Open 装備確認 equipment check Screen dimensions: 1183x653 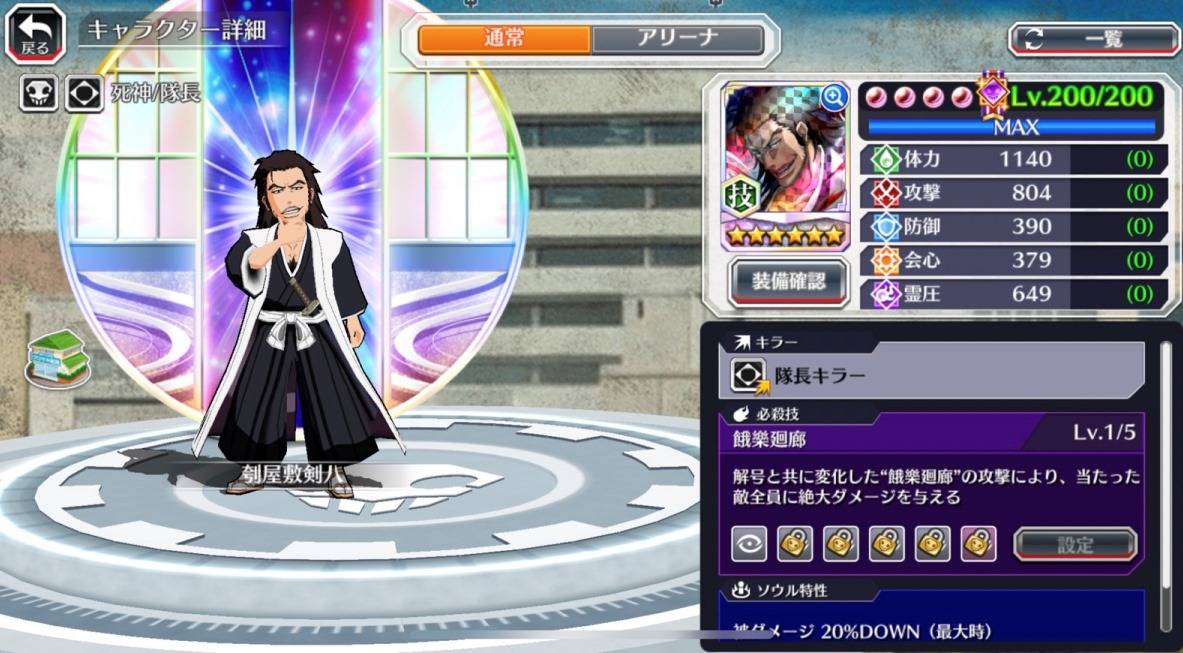click(x=789, y=282)
